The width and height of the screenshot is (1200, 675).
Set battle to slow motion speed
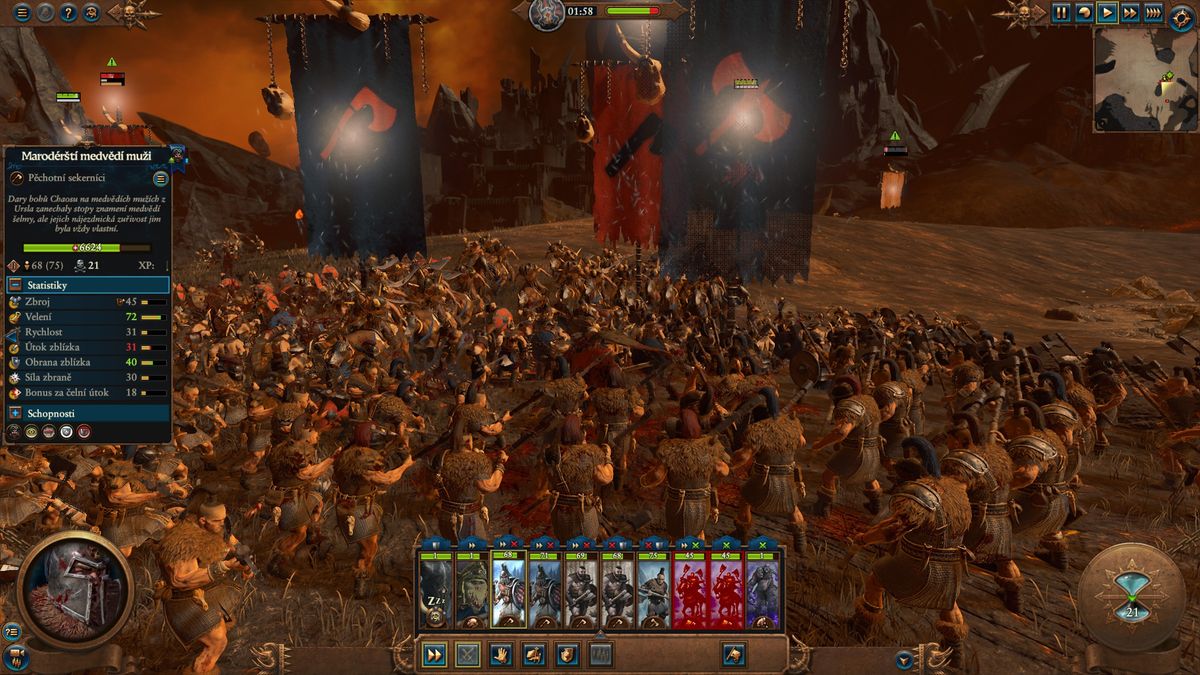[1083, 13]
